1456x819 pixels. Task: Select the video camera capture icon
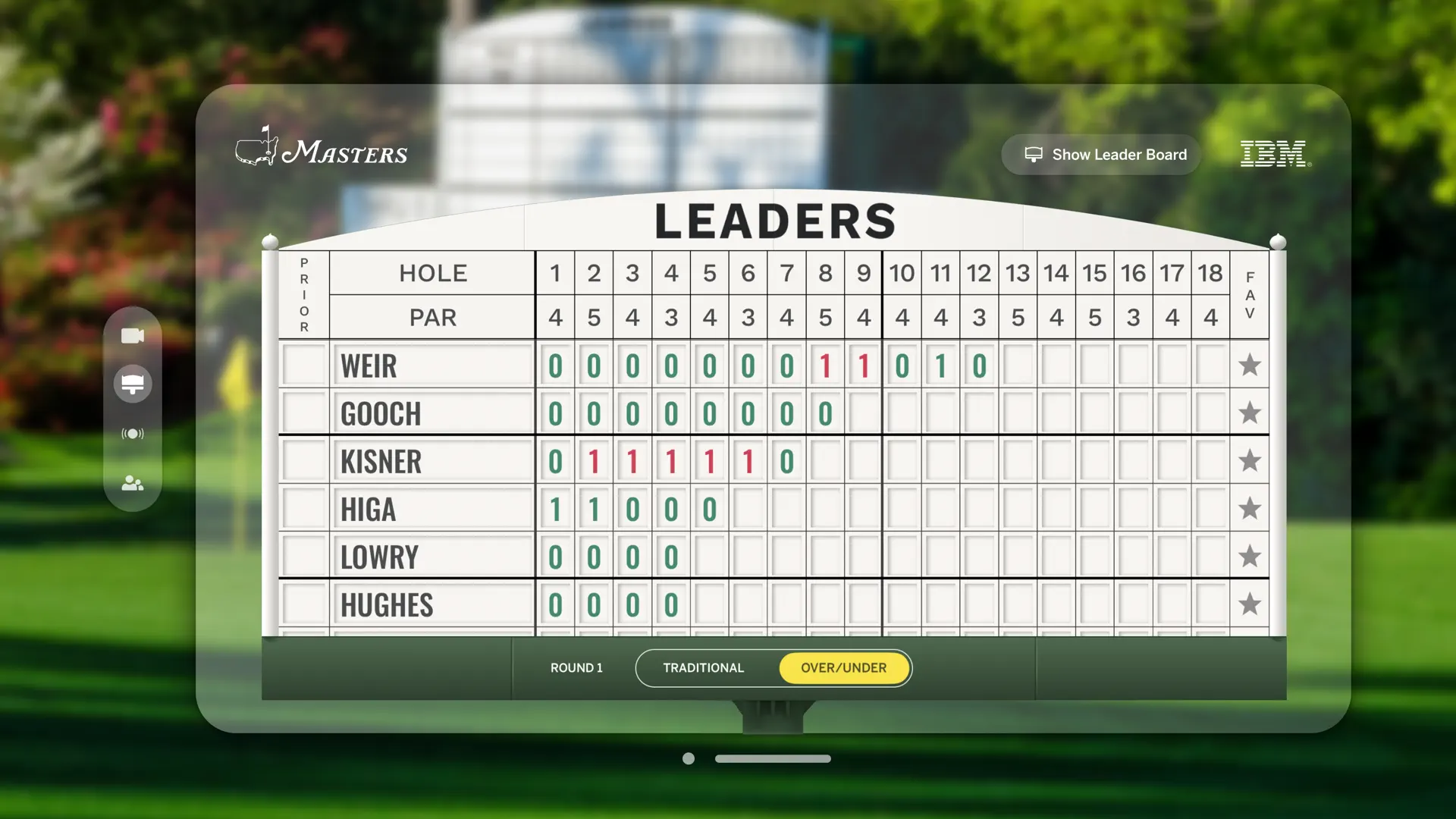tap(133, 335)
